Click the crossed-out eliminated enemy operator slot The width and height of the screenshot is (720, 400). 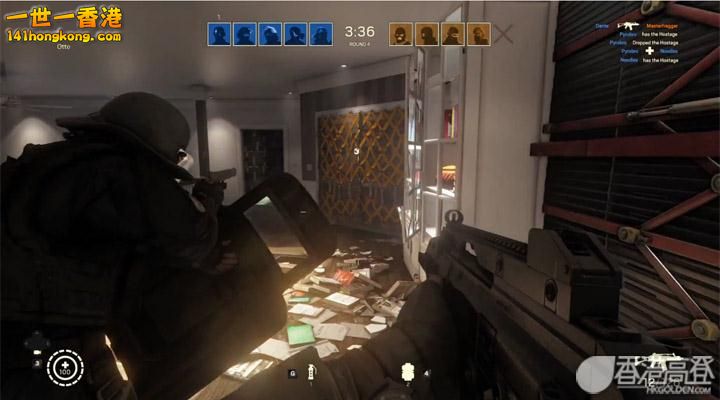coord(505,34)
